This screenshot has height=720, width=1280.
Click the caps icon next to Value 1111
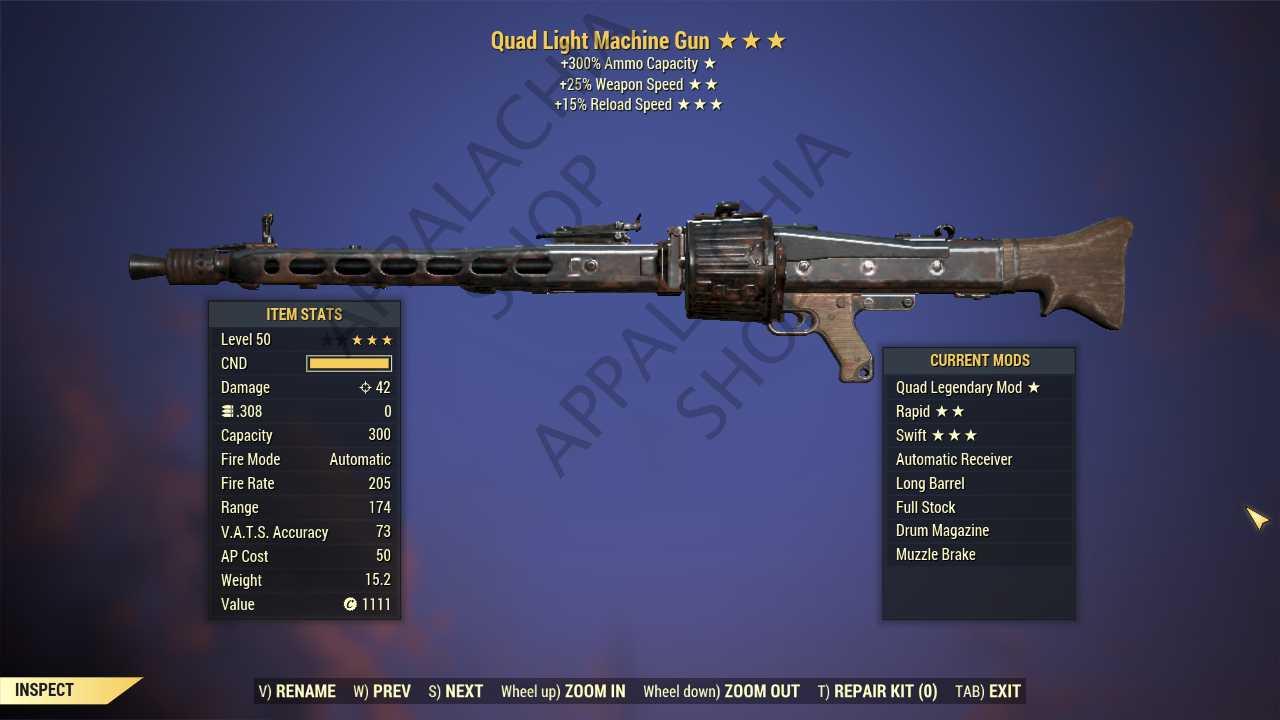click(x=350, y=604)
